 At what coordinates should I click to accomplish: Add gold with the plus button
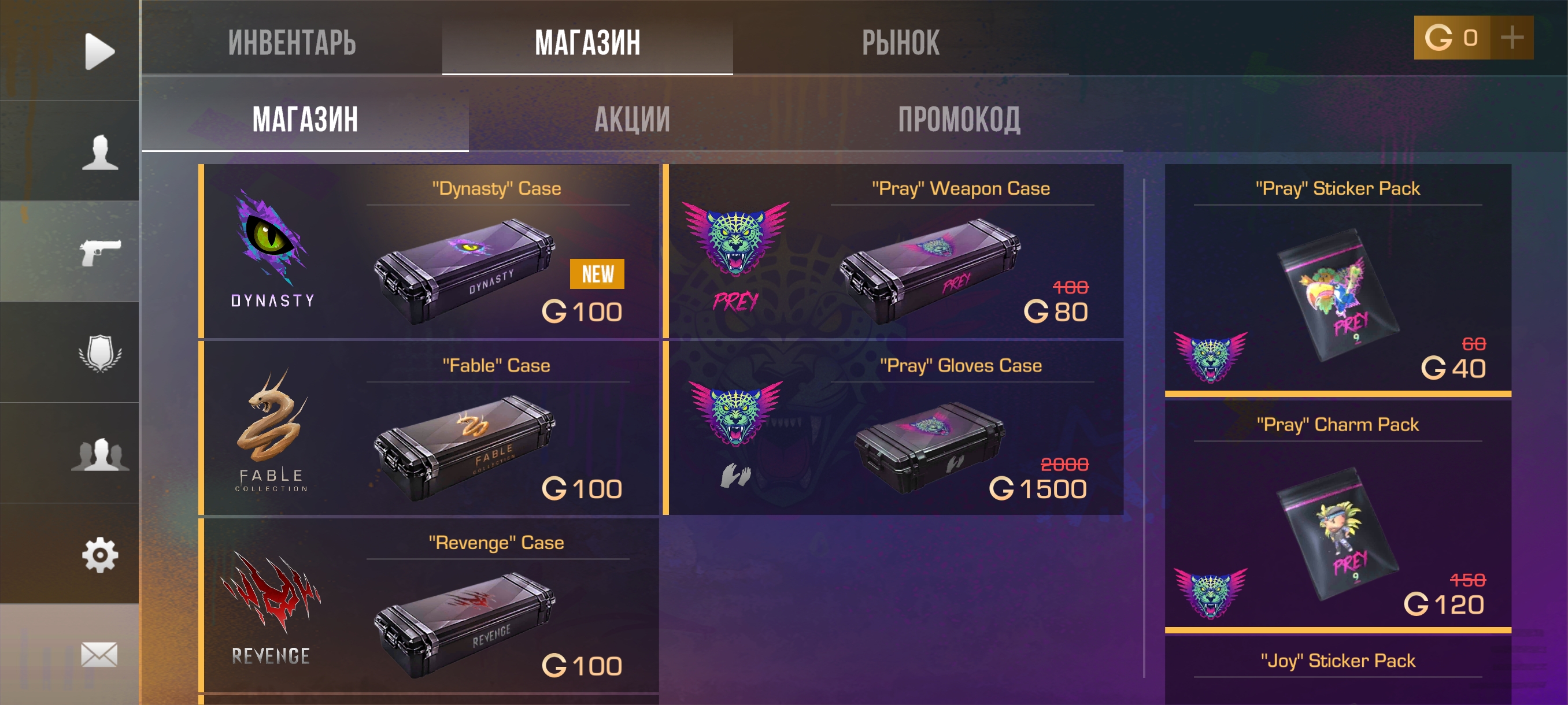(x=1511, y=38)
